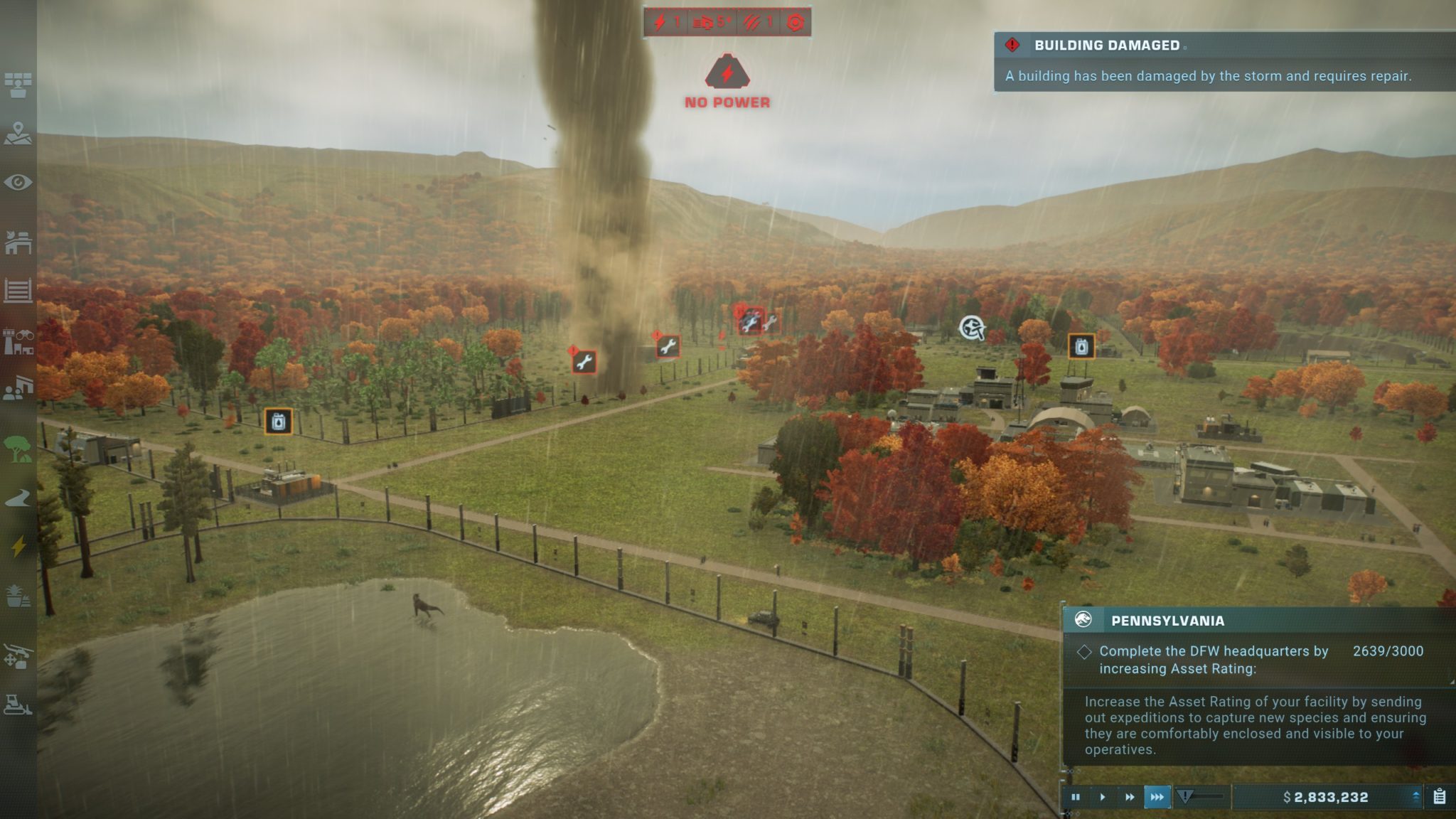Set game speed to double fast-forward

(x=1130, y=797)
